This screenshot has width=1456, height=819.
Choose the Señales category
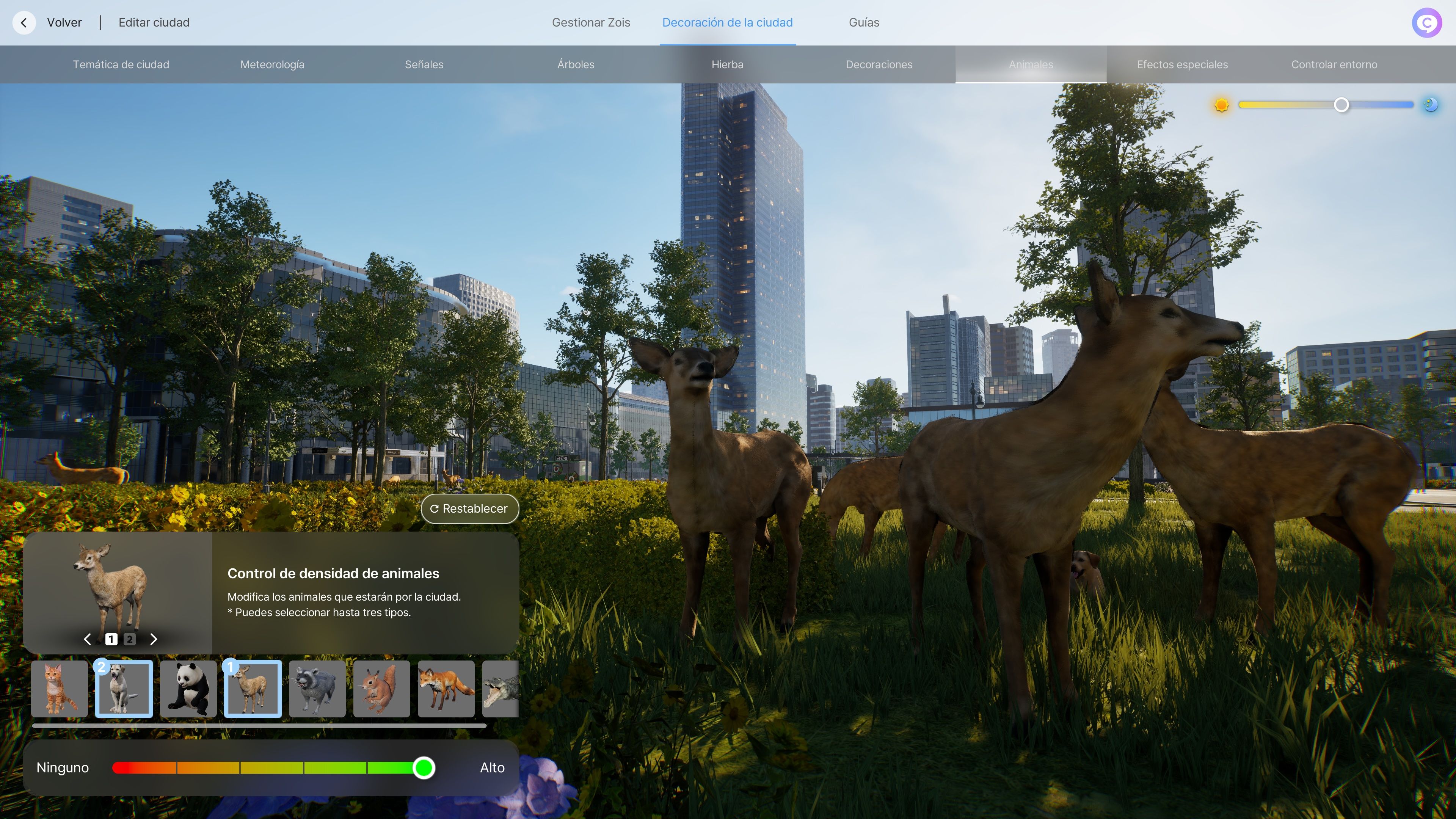(x=424, y=64)
